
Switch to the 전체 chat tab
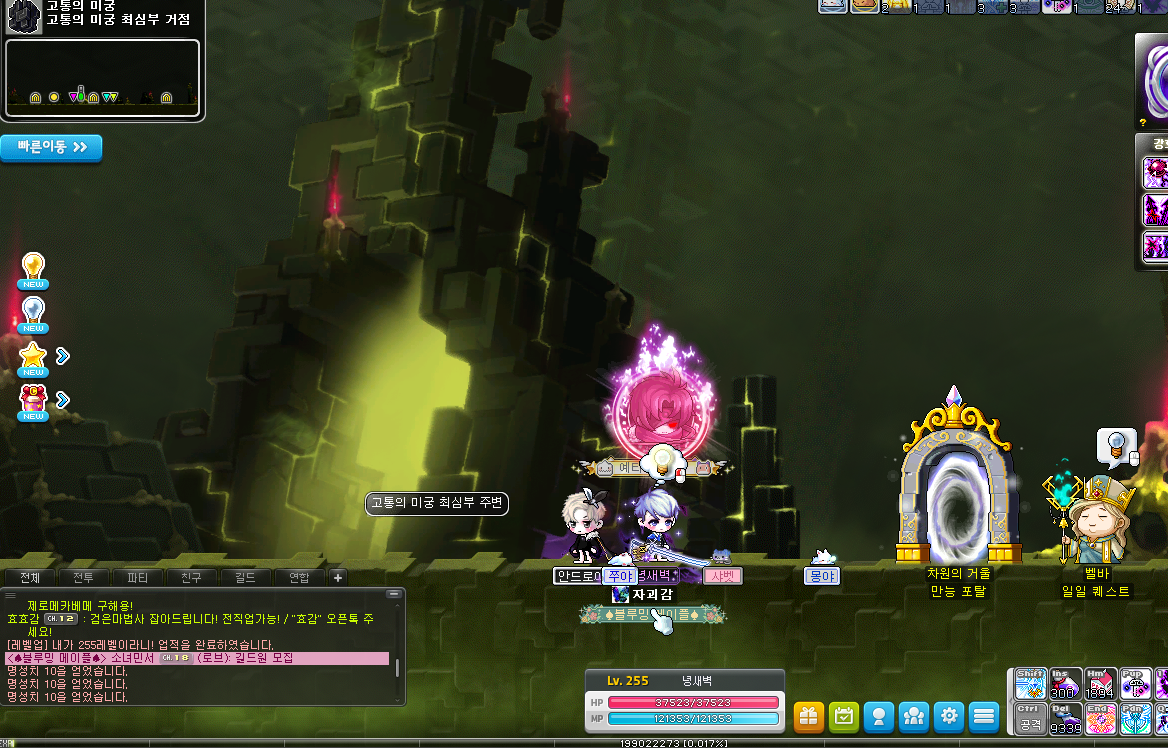point(30,577)
